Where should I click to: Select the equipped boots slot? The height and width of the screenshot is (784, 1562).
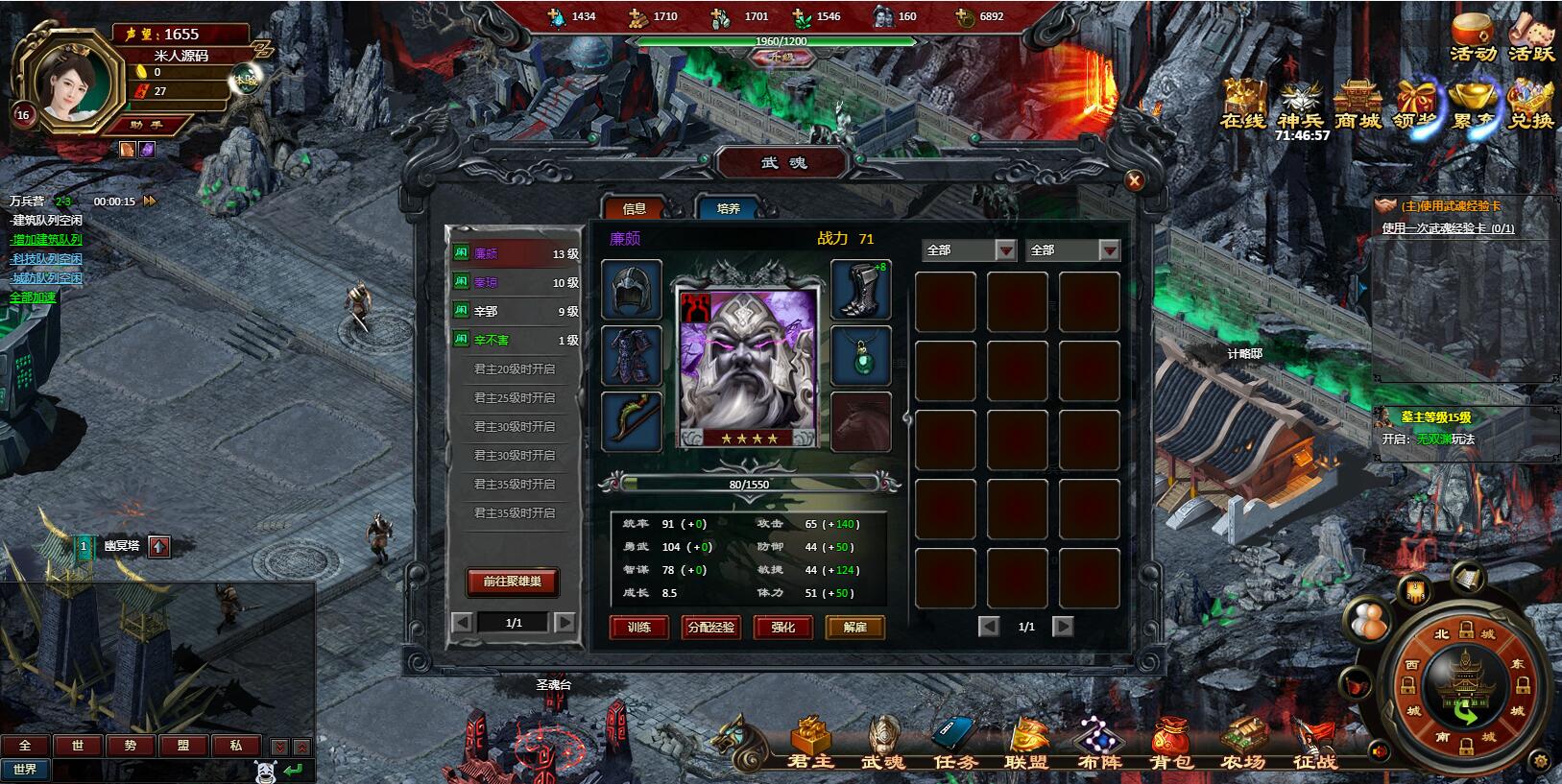point(860,289)
